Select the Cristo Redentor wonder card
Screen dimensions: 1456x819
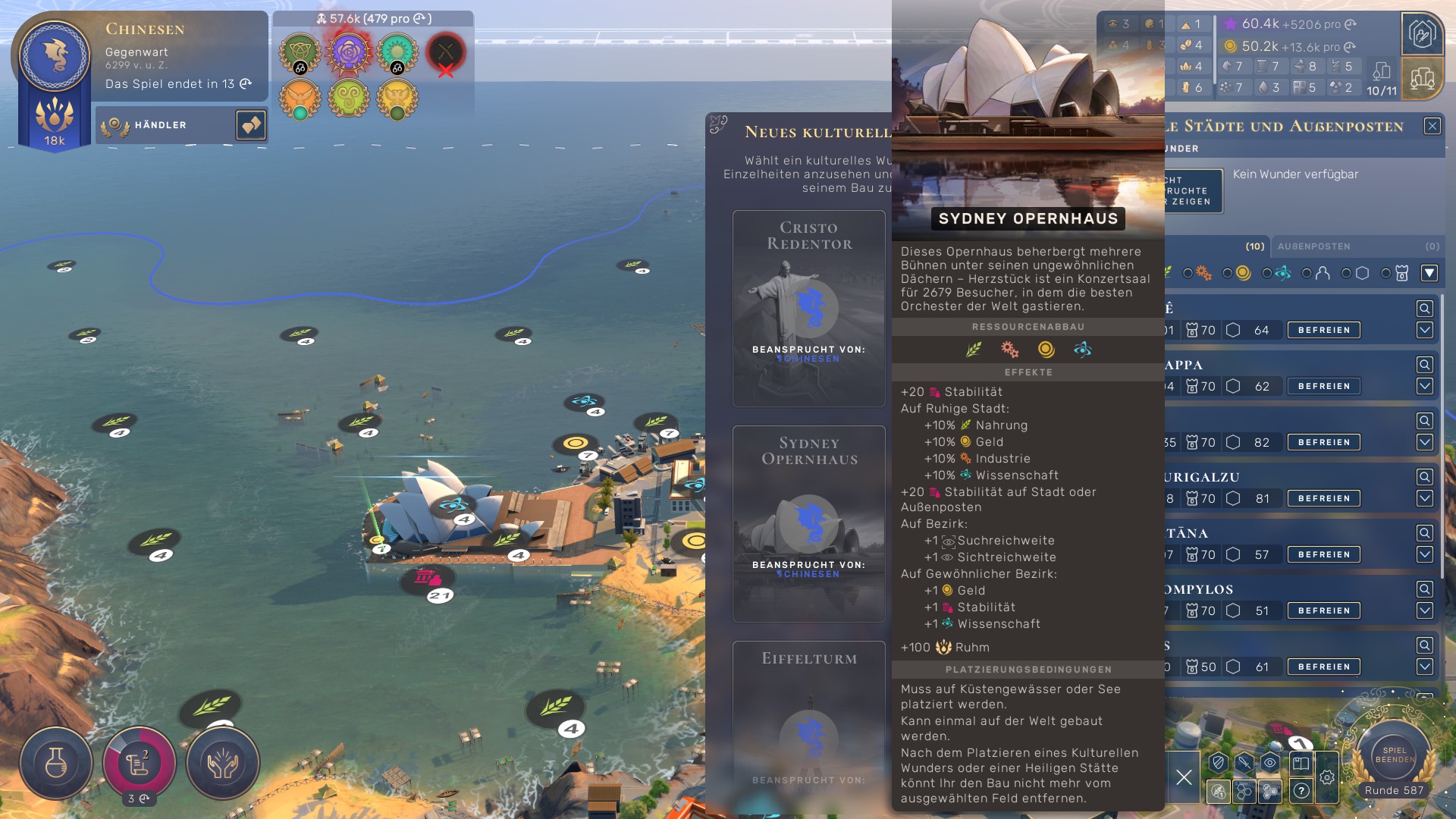coord(809,309)
